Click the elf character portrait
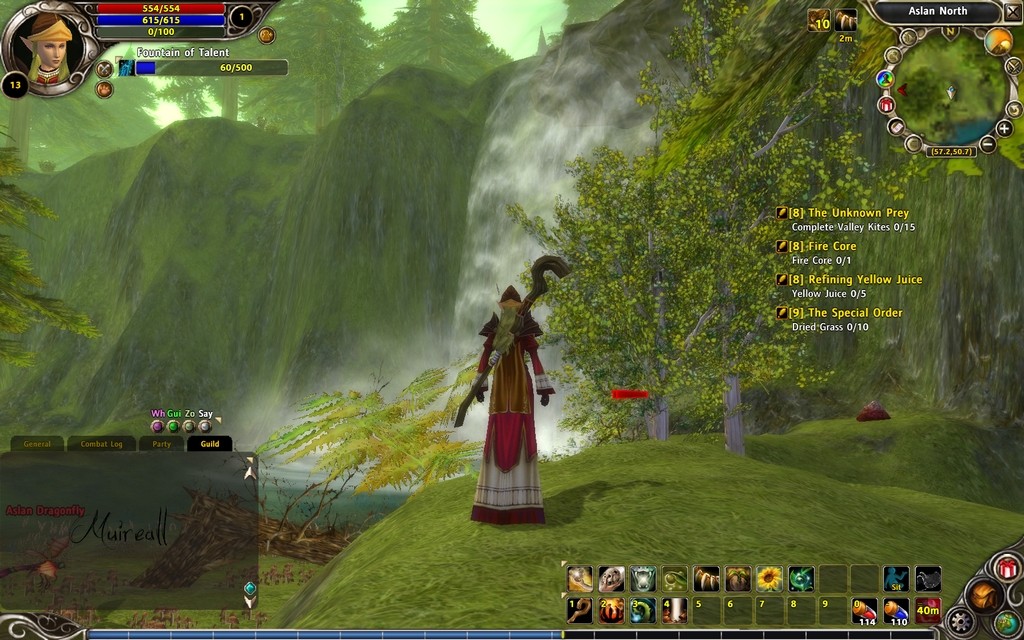 tap(47, 47)
